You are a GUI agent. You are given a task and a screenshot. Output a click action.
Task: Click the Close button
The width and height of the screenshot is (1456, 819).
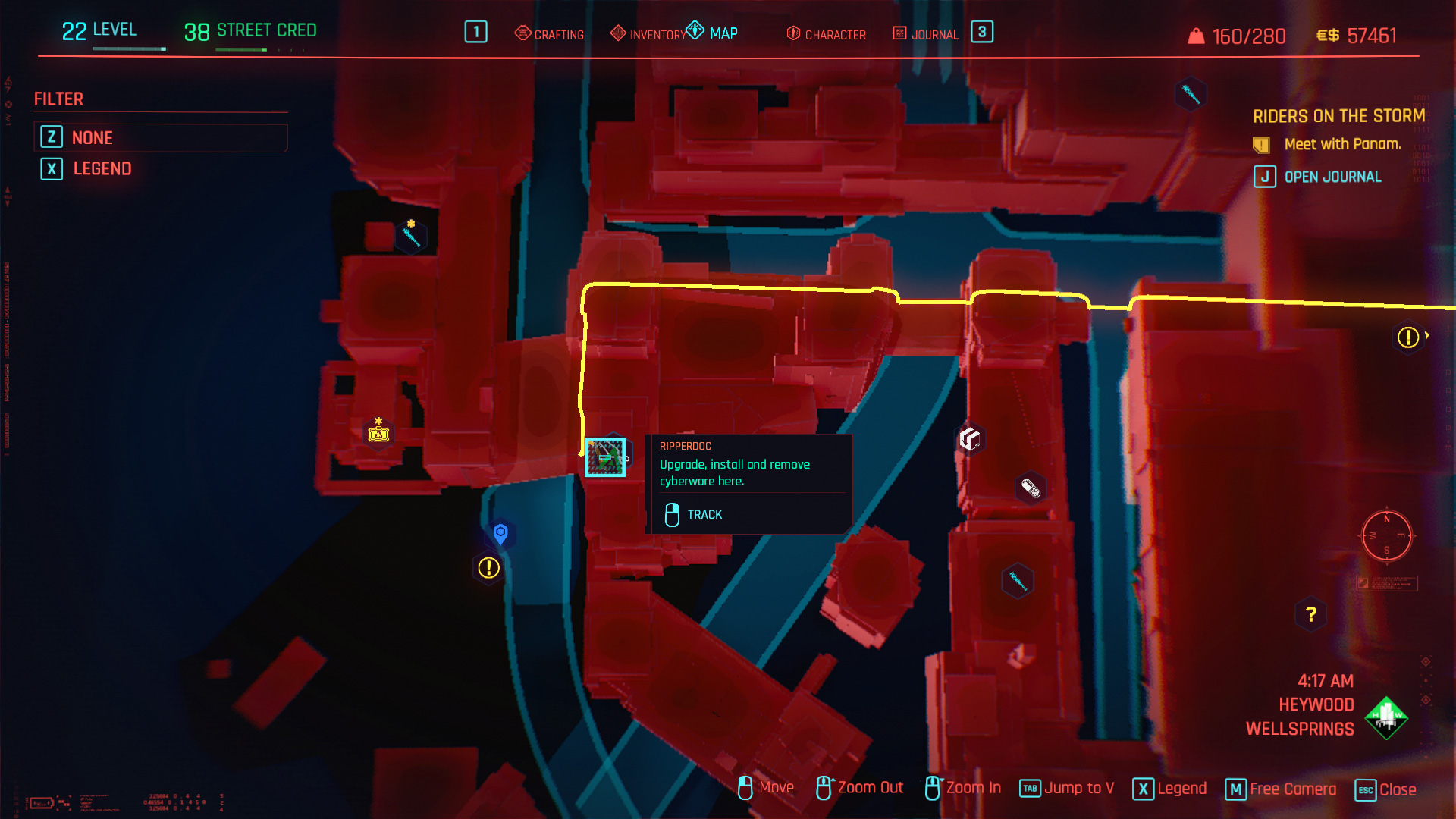pyautogui.click(x=1385, y=789)
